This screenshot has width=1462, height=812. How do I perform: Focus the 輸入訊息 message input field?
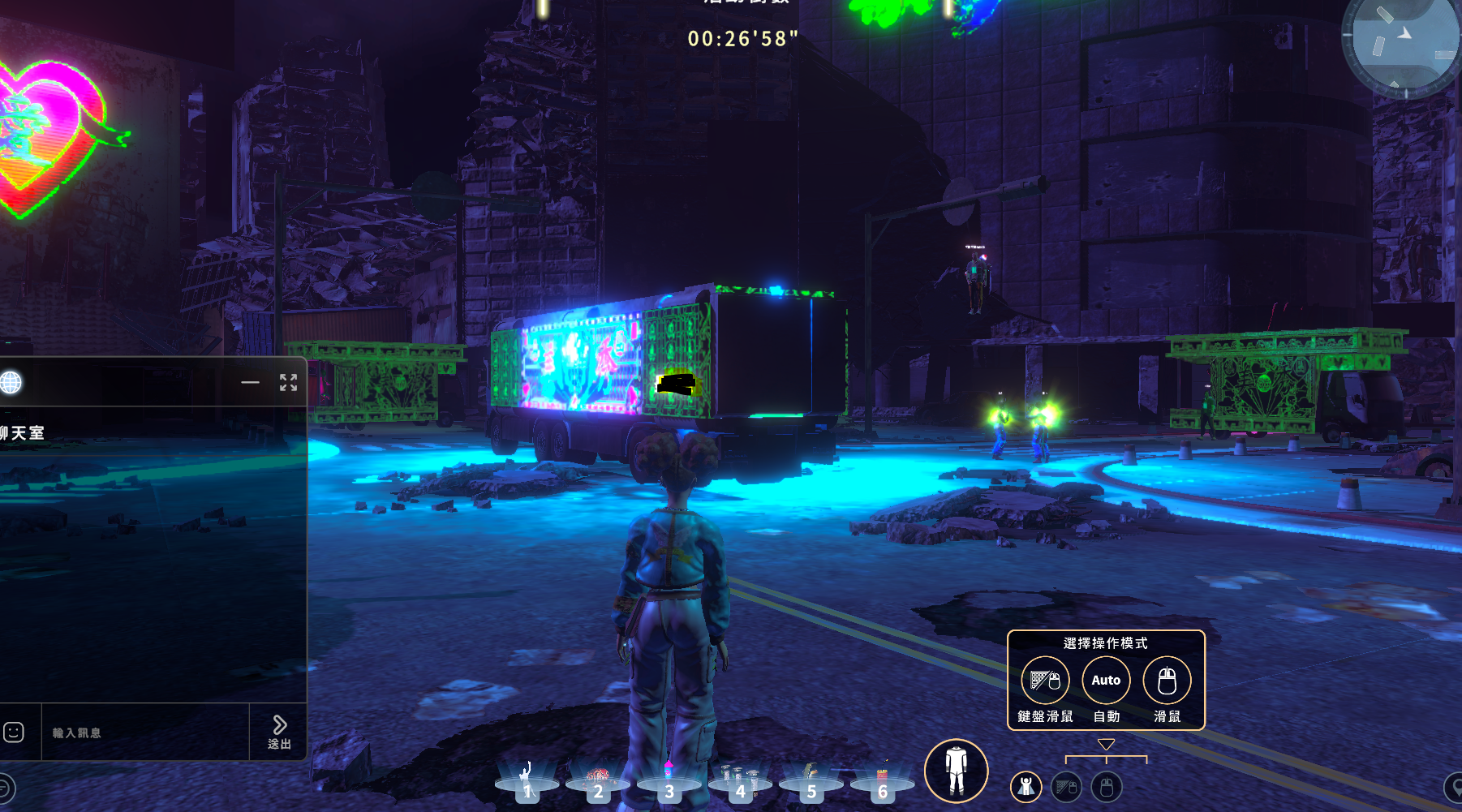pyautogui.click(x=144, y=733)
